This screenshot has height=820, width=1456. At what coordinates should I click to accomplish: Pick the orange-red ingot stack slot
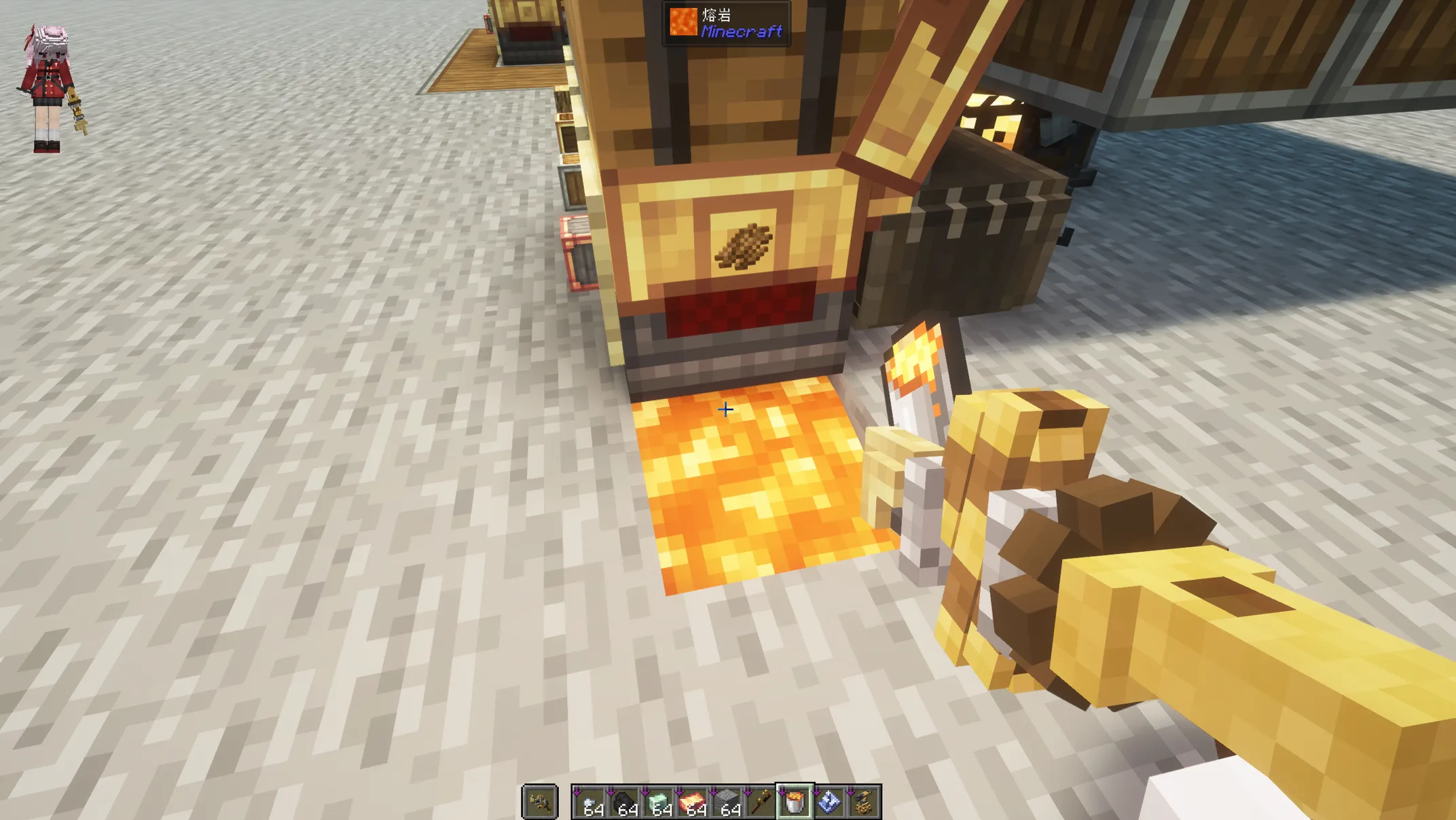click(x=693, y=802)
